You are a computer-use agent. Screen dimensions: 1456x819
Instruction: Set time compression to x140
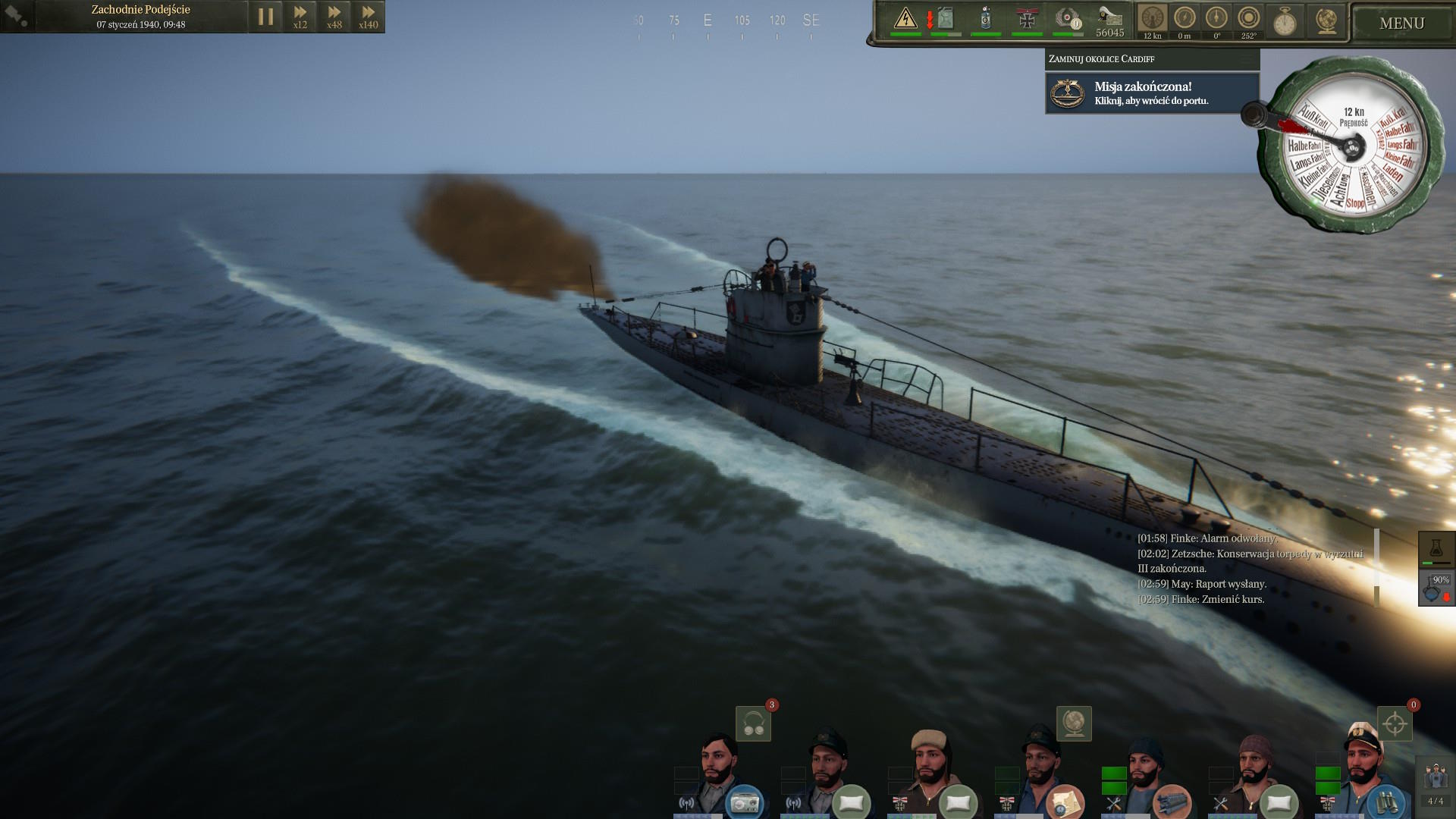[x=369, y=17]
